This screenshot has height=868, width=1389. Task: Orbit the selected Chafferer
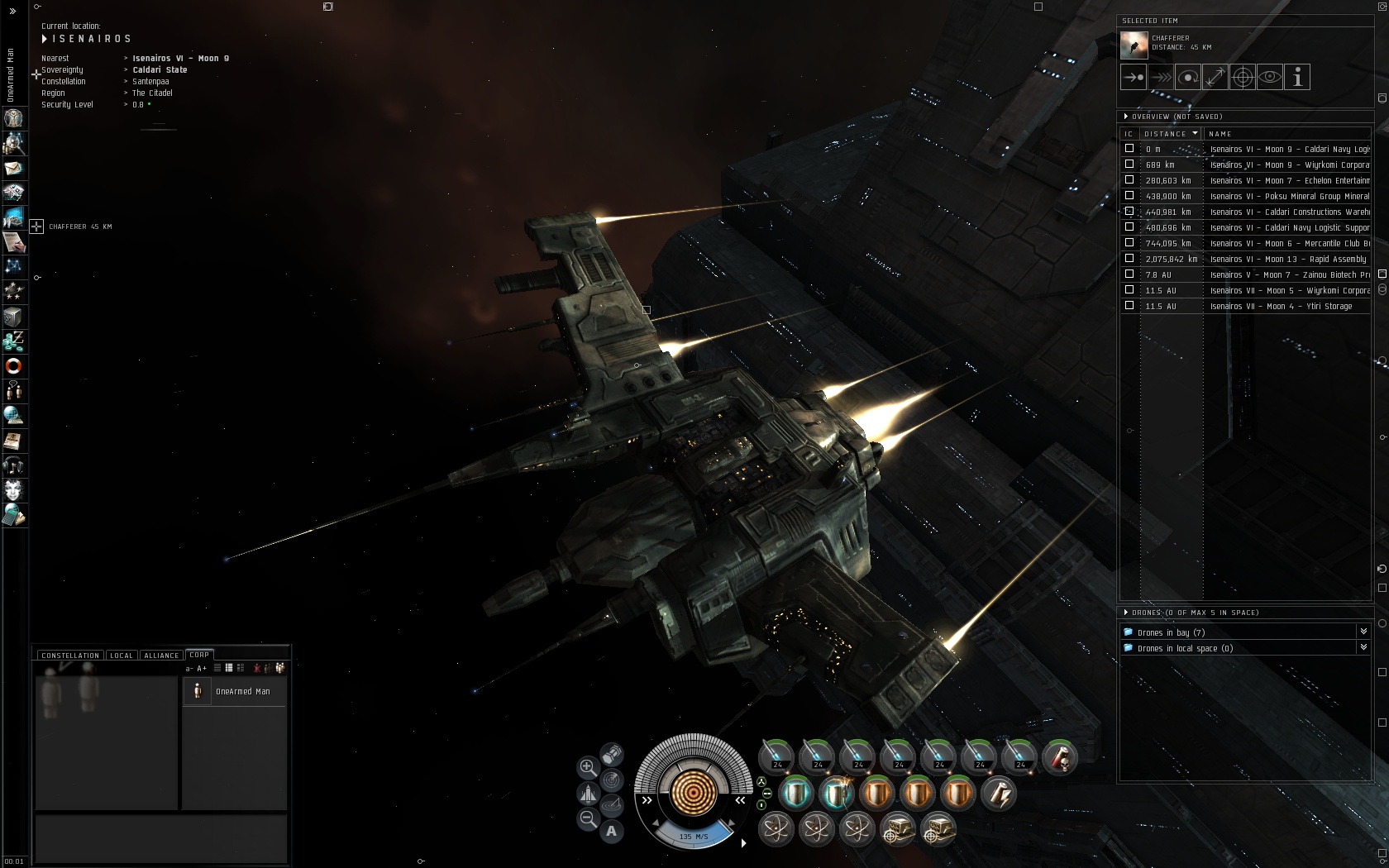point(1188,78)
